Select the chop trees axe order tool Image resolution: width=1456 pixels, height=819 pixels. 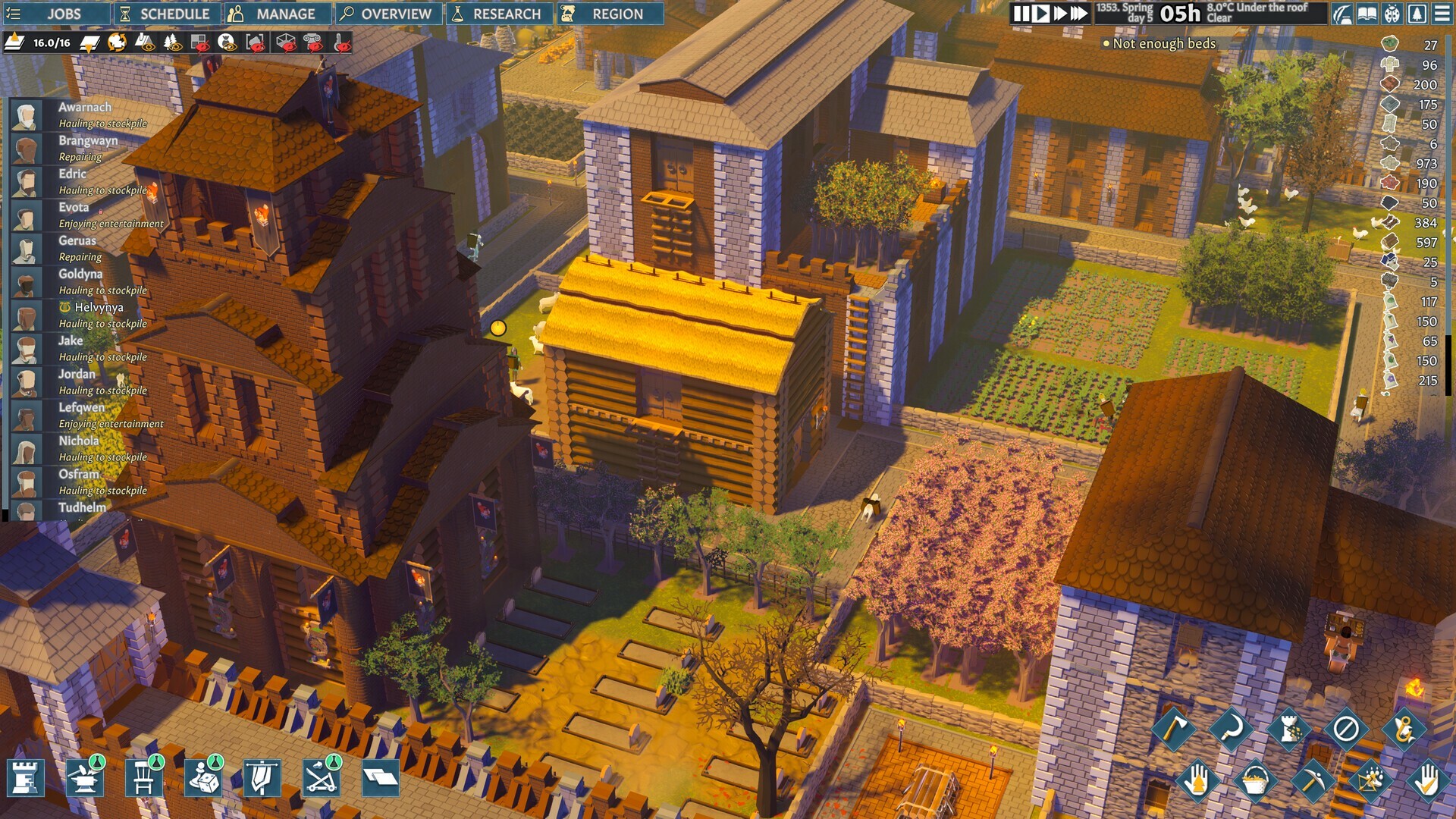[x=1176, y=729]
